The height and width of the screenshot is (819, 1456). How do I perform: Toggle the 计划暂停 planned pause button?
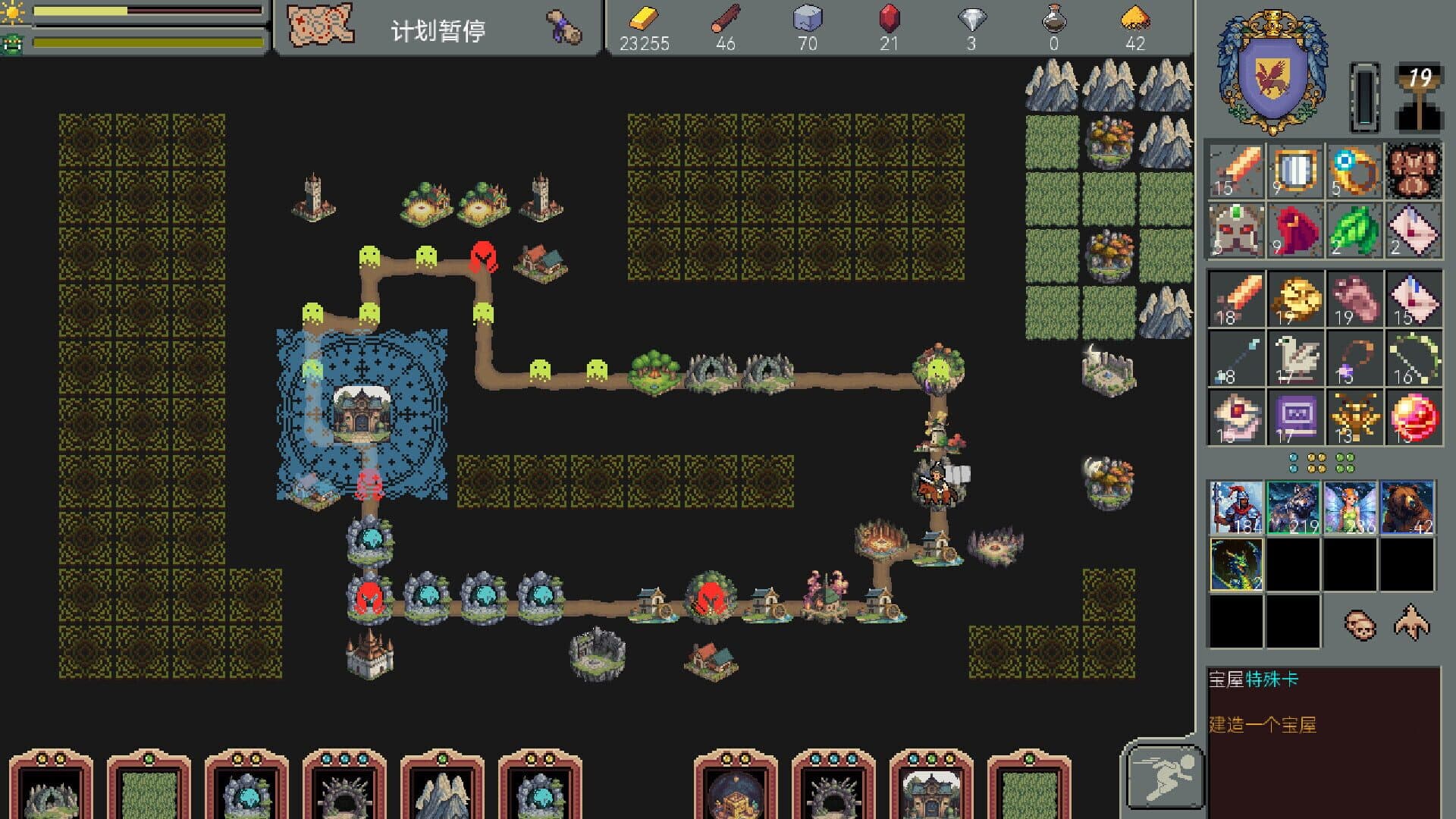438,30
